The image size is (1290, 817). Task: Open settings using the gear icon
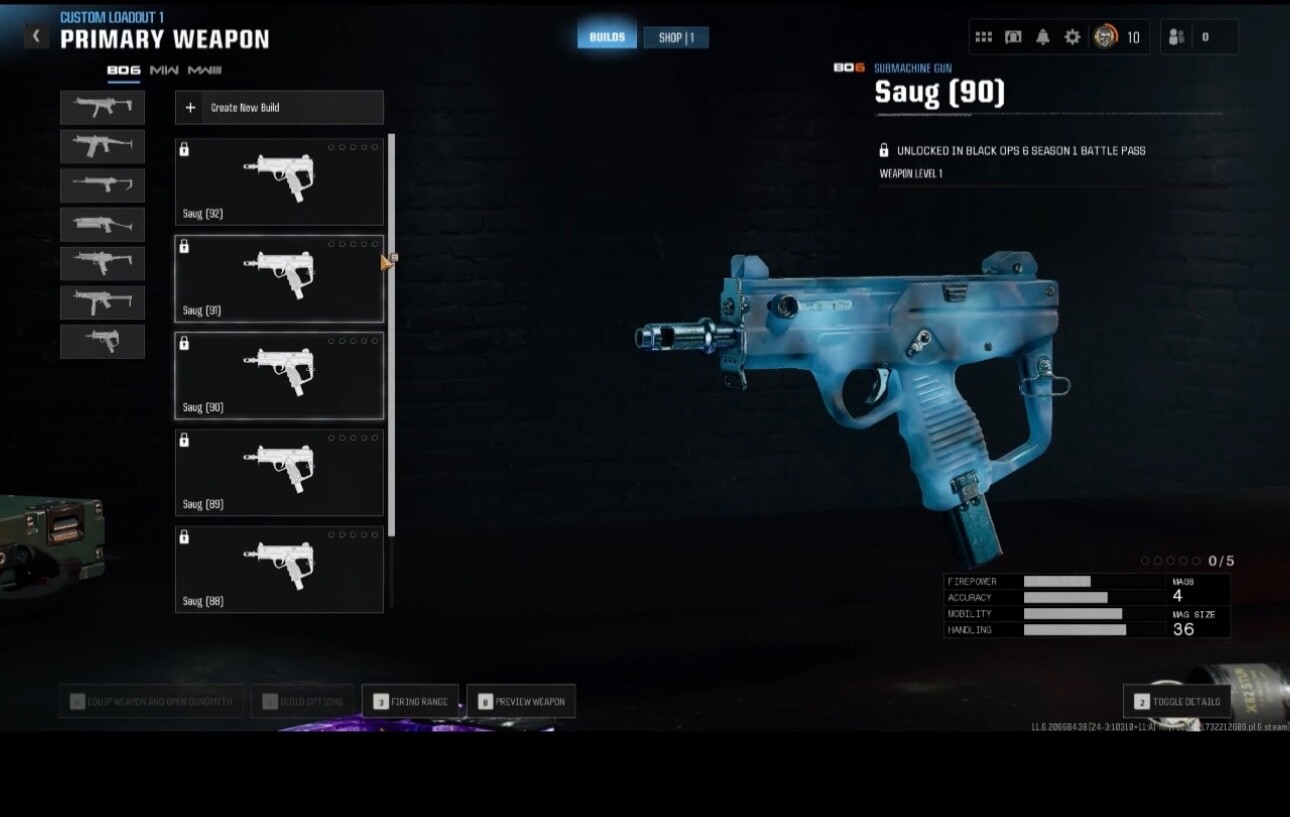pos(1071,36)
